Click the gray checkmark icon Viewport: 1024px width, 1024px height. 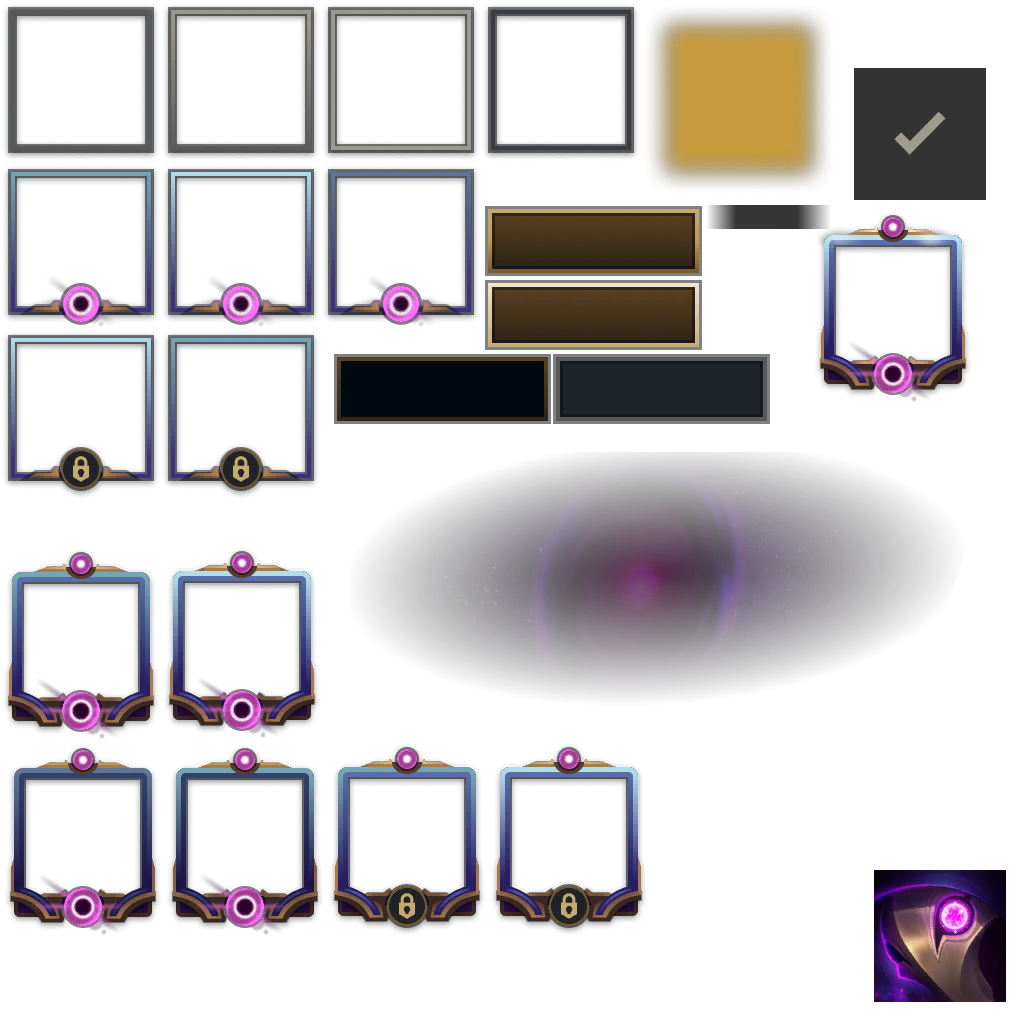(x=919, y=133)
